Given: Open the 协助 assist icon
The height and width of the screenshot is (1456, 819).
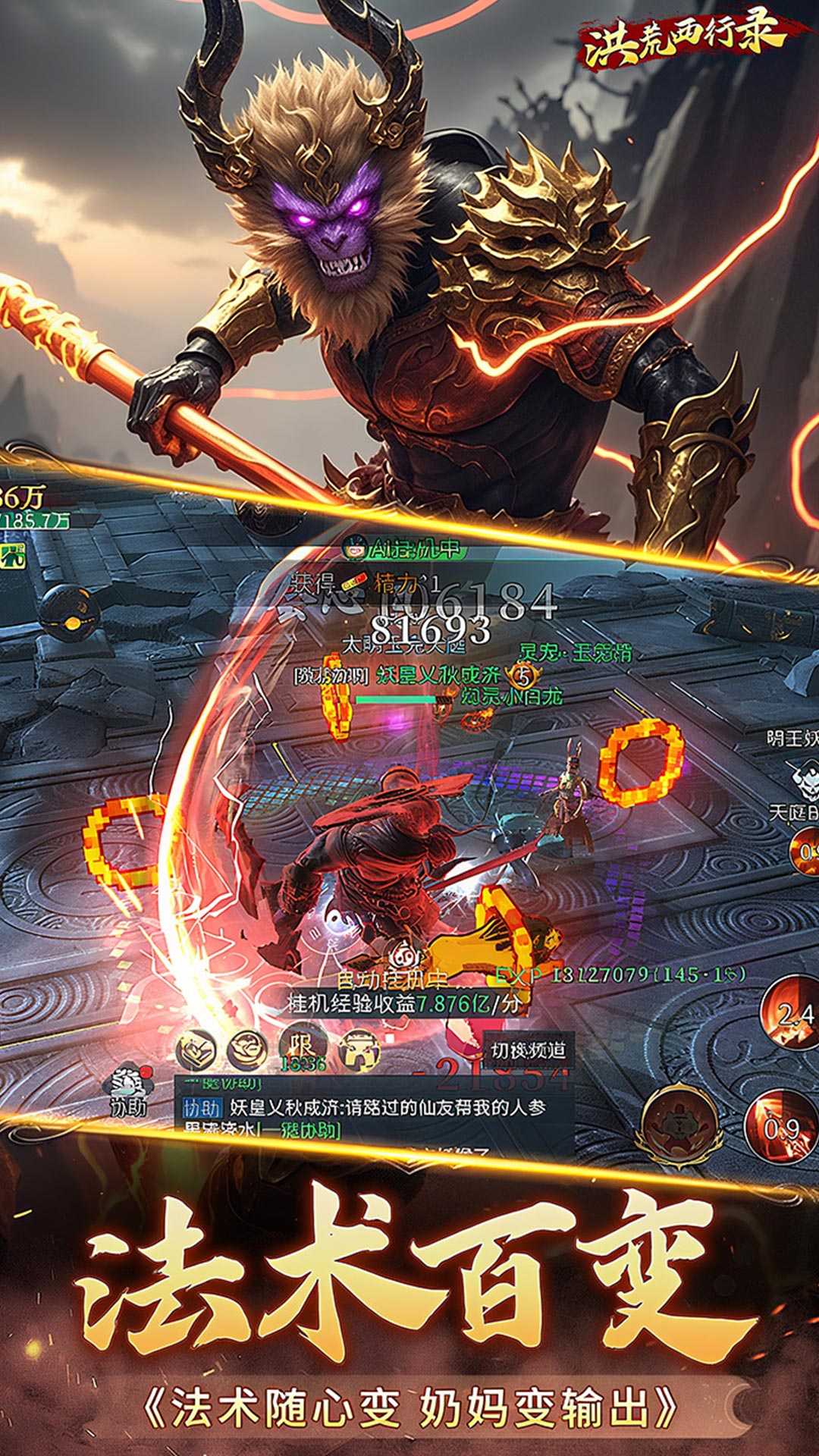Looking at the screenshot, I should [x=128, y=1090].
